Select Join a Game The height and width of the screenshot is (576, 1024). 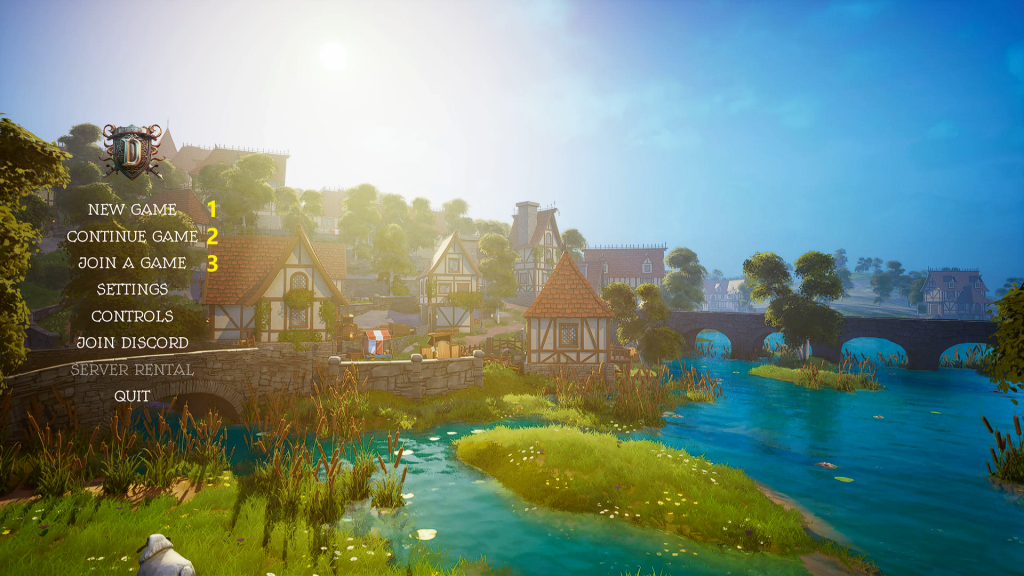(132, 263)
